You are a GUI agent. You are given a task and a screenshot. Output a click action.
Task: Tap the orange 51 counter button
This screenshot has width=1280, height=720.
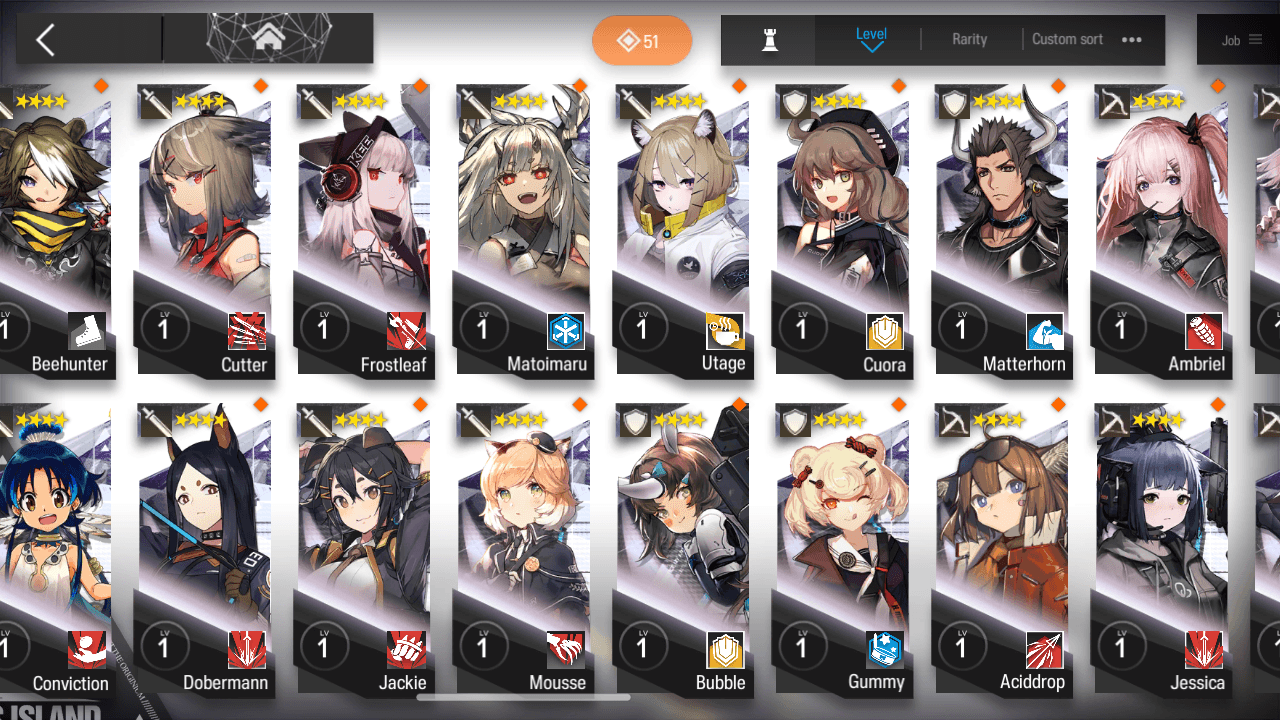pyautogui.click(x=641, y=41)
